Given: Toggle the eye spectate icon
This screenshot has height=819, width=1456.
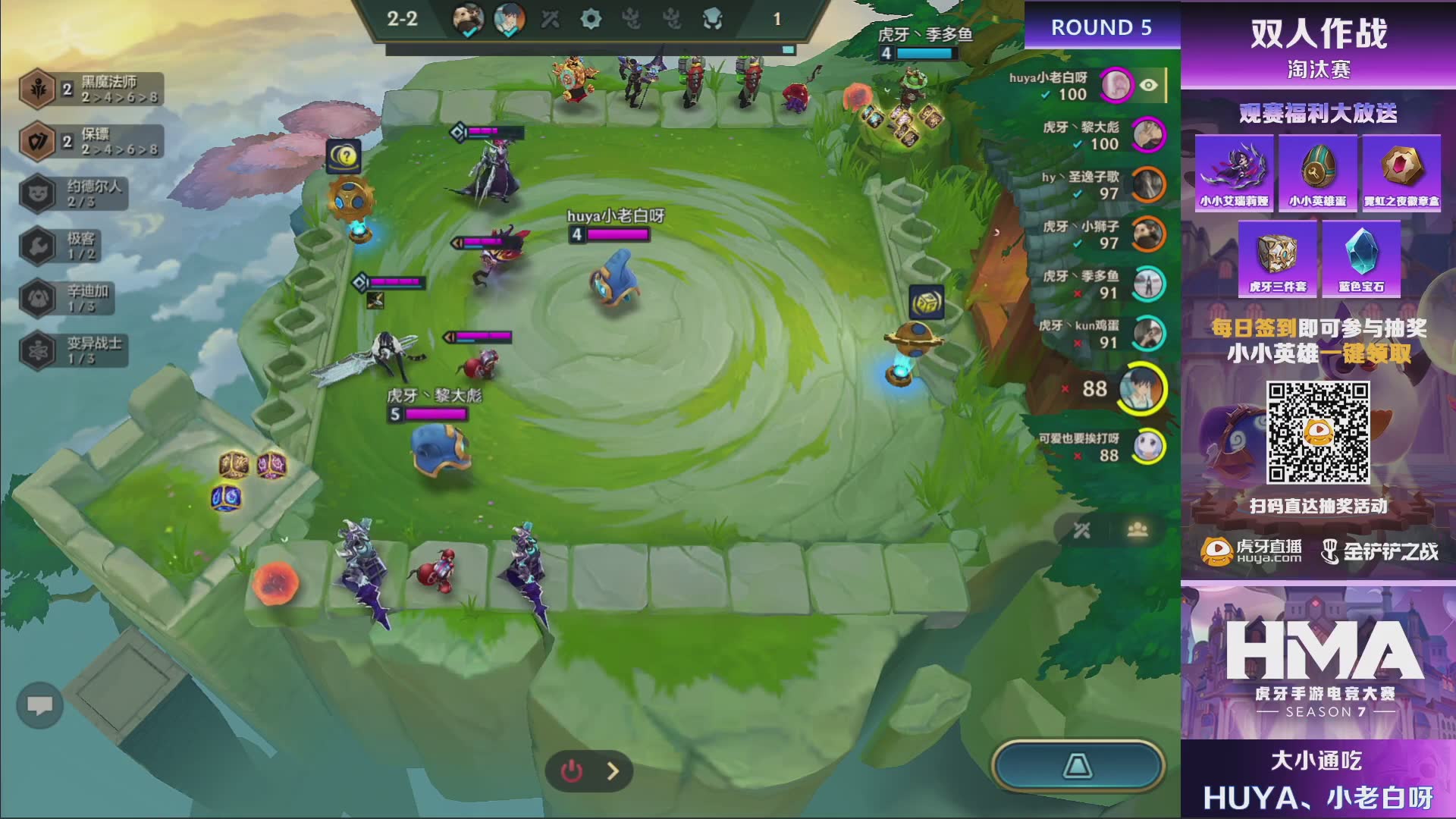Looking at the screenshot, I should [x=1149, y=85].
